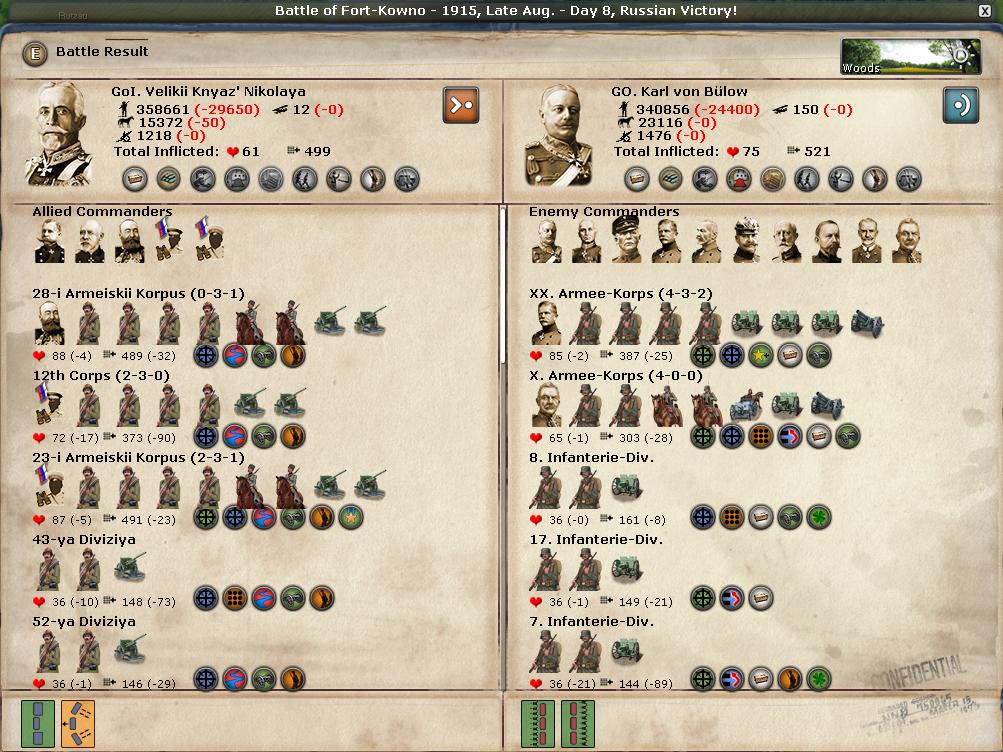The height and width of the screenshot is (752, 1003).
Task: Click the orange battle order icon, bottom left
Action: pyautogui.click(x=77, y=722)
